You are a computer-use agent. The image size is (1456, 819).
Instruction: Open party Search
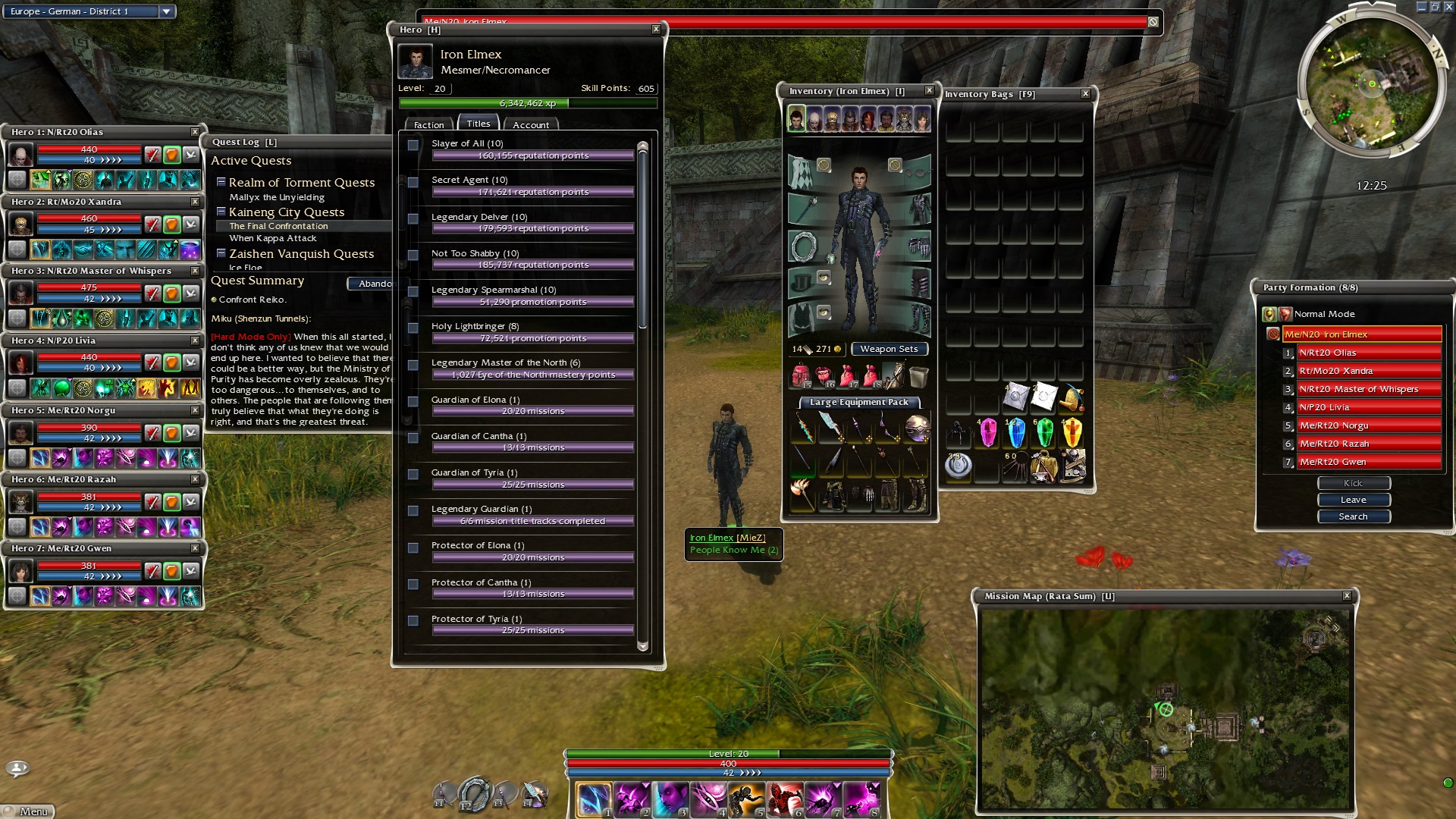click(1353, 516)
